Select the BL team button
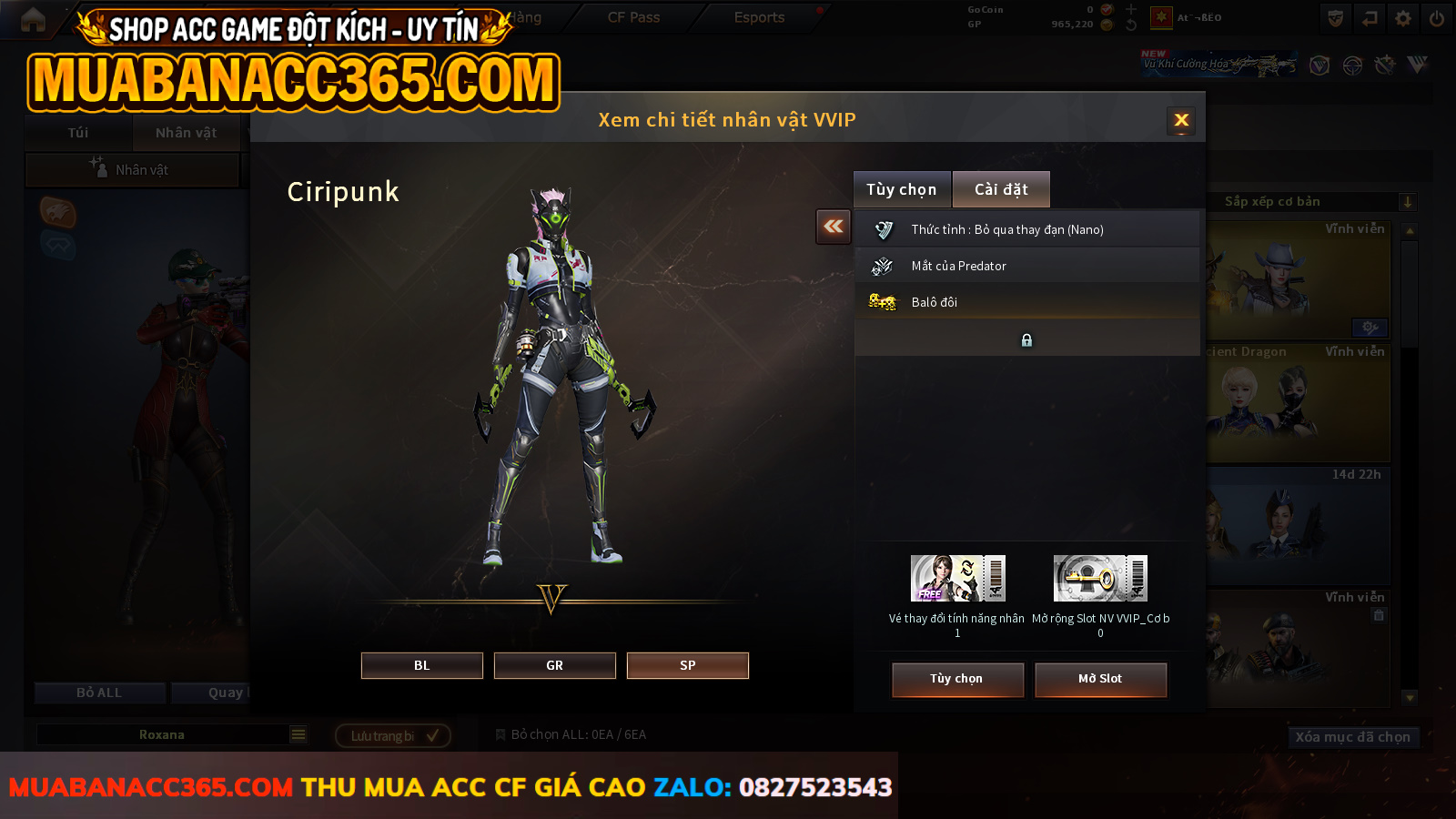1456x819 pixels. pyautogui.click(x=421, y=665)
